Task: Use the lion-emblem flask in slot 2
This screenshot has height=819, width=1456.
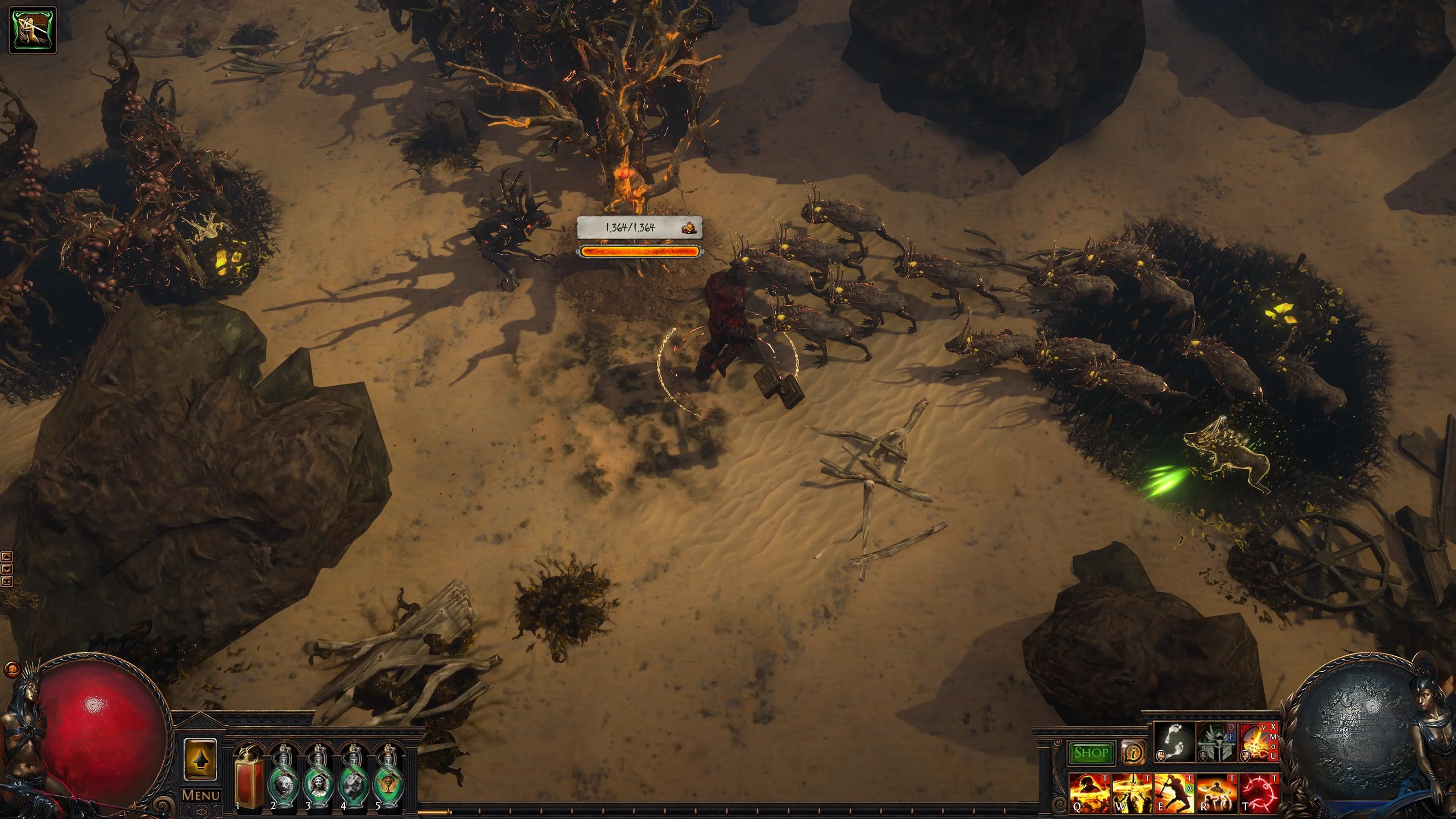Action: click(284, 782)
